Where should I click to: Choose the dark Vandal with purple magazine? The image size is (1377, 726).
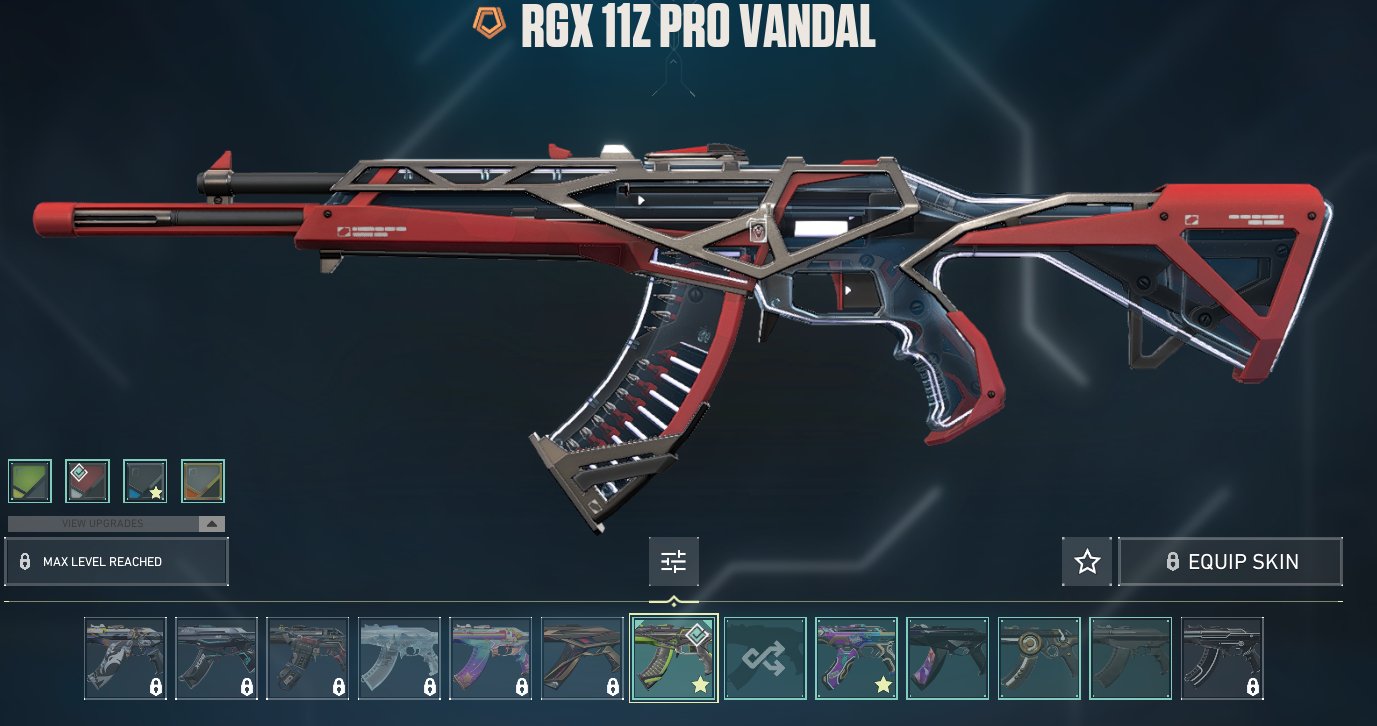click(x=948, y=658)
